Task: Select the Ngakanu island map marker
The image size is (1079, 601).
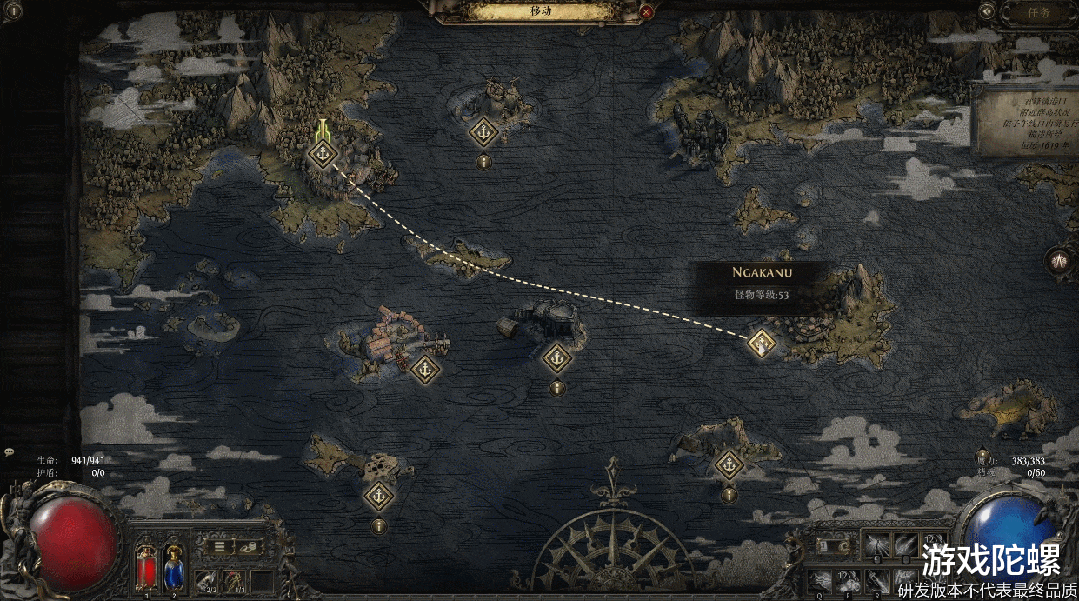Action: tap(762, 344)
